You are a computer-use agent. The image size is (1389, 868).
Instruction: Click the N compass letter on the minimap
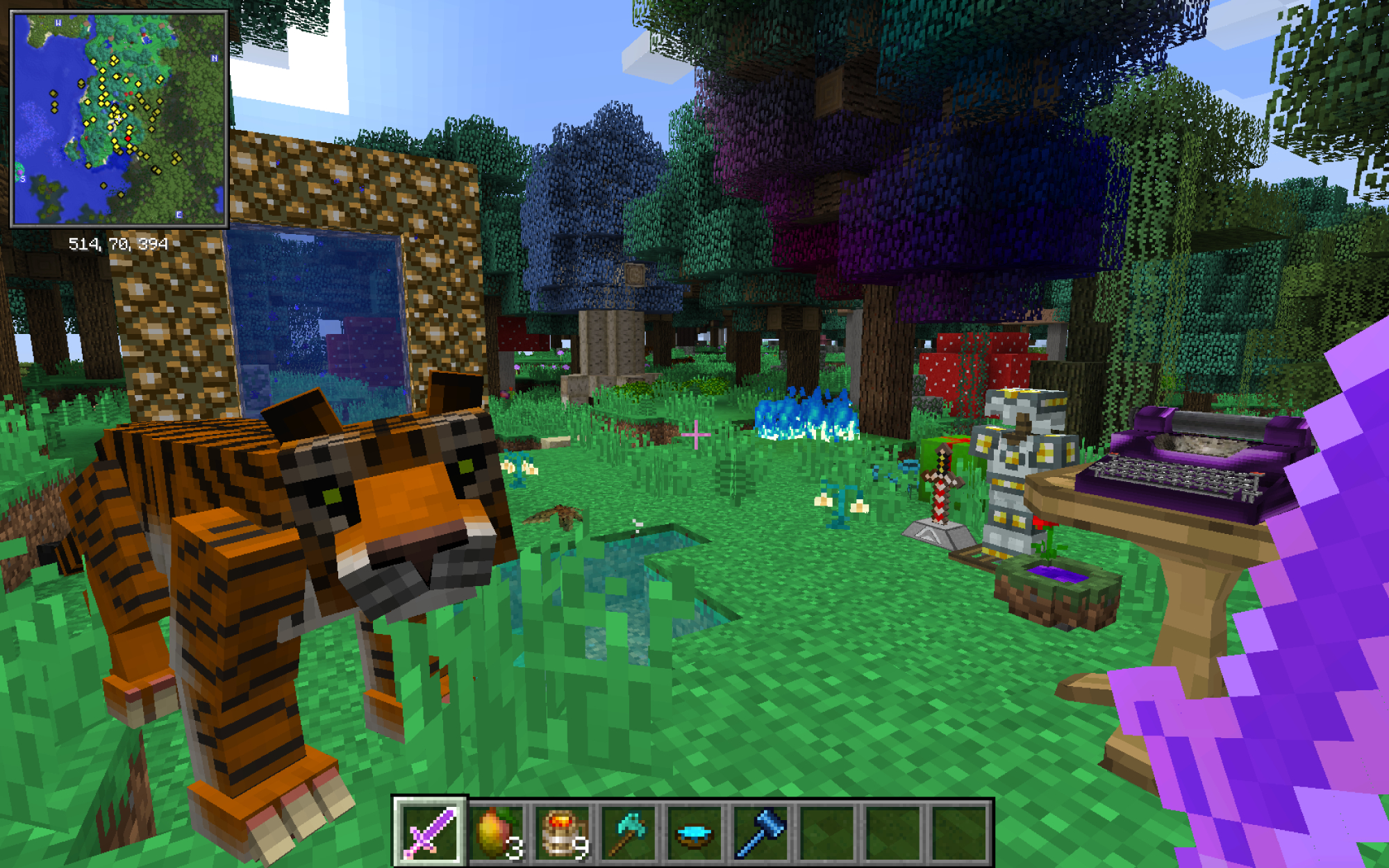[x=214, y=58]
